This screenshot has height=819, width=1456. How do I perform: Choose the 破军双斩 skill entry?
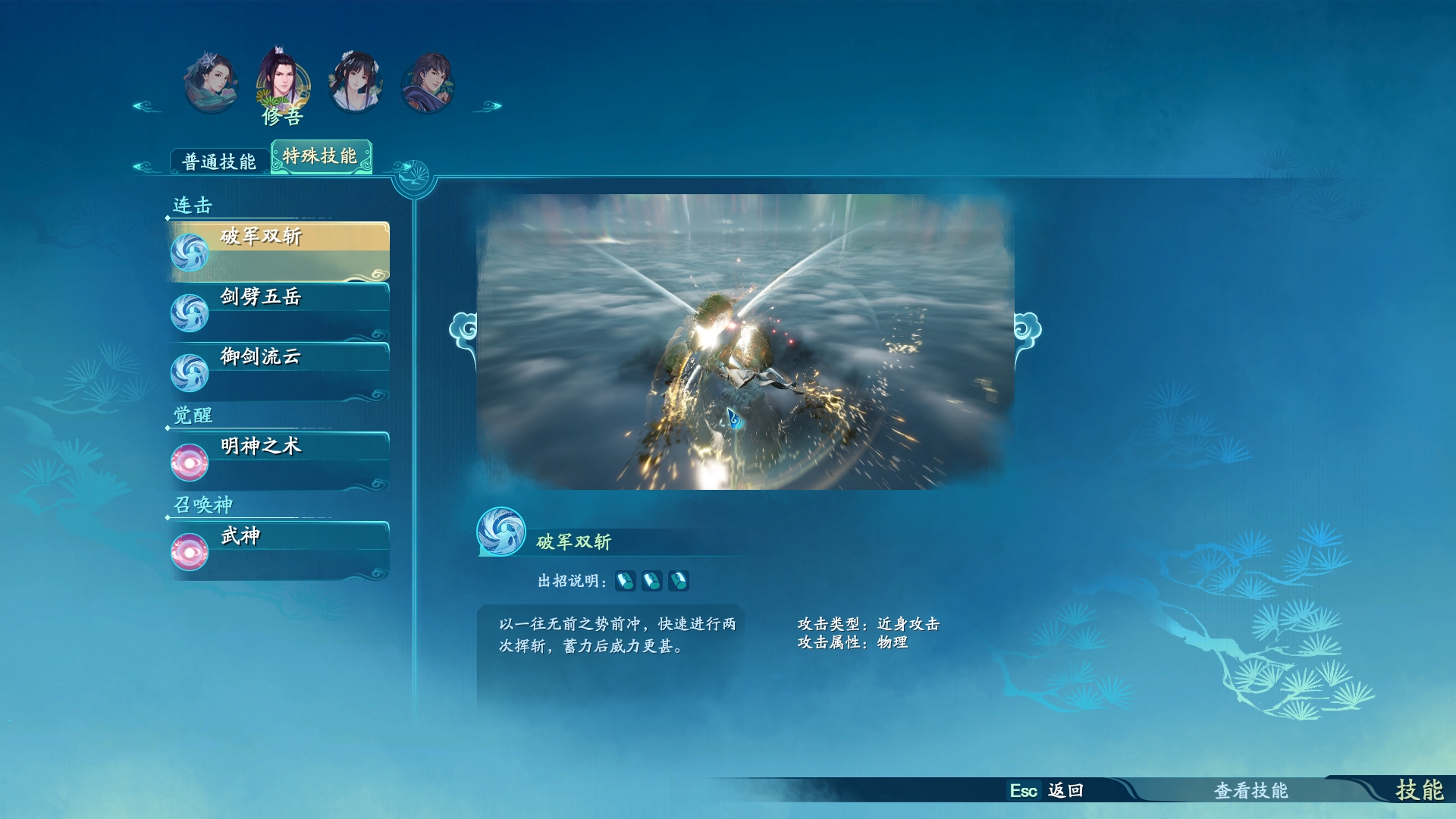pyautogui.click(x=279, y=251)
